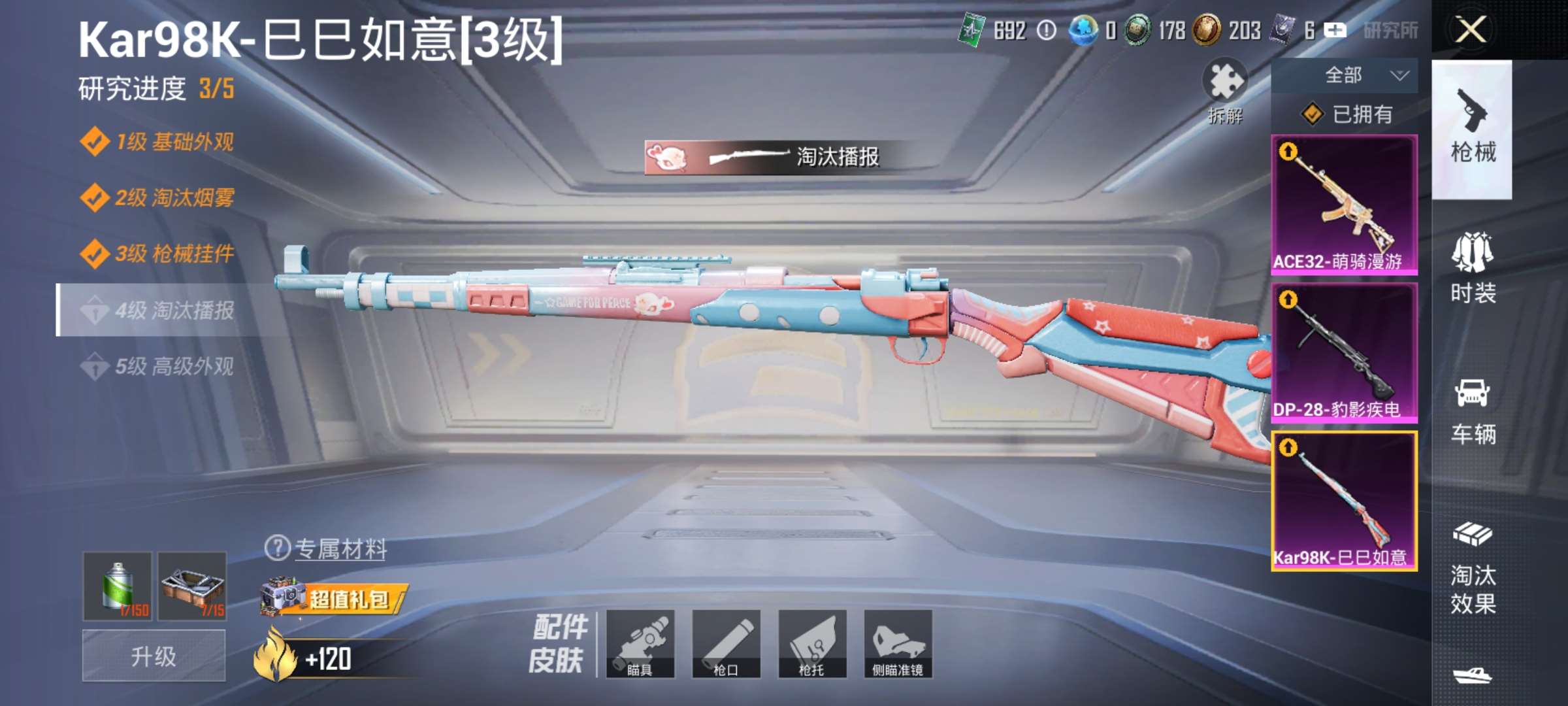Image resolution: width=1568 pixels, height=706 pixels.
Task: Switch to the 车辆 vehicles tab
Action: pyautogui.click(x=1473, y=412)
